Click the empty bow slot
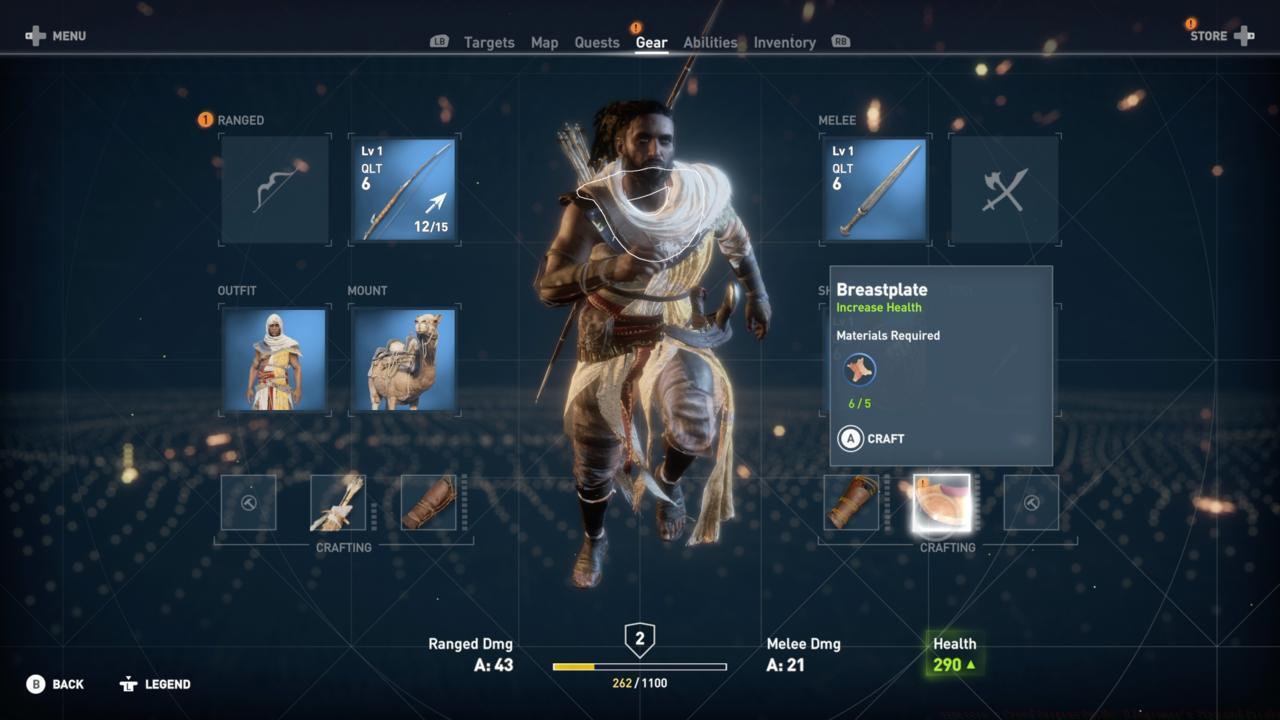This screenshot has height=720, width=1280. (x=275, y=189)
